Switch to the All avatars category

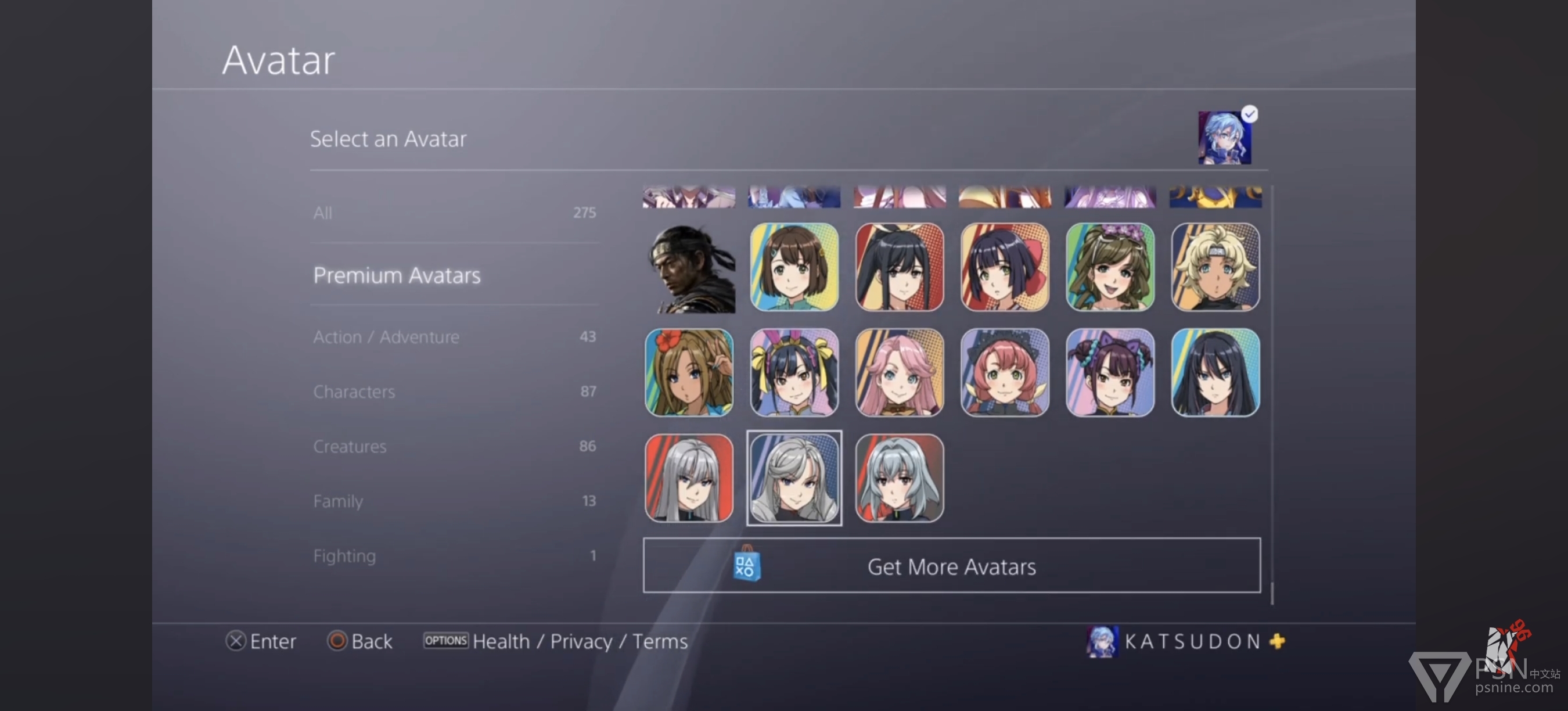(x=454, y=213)
